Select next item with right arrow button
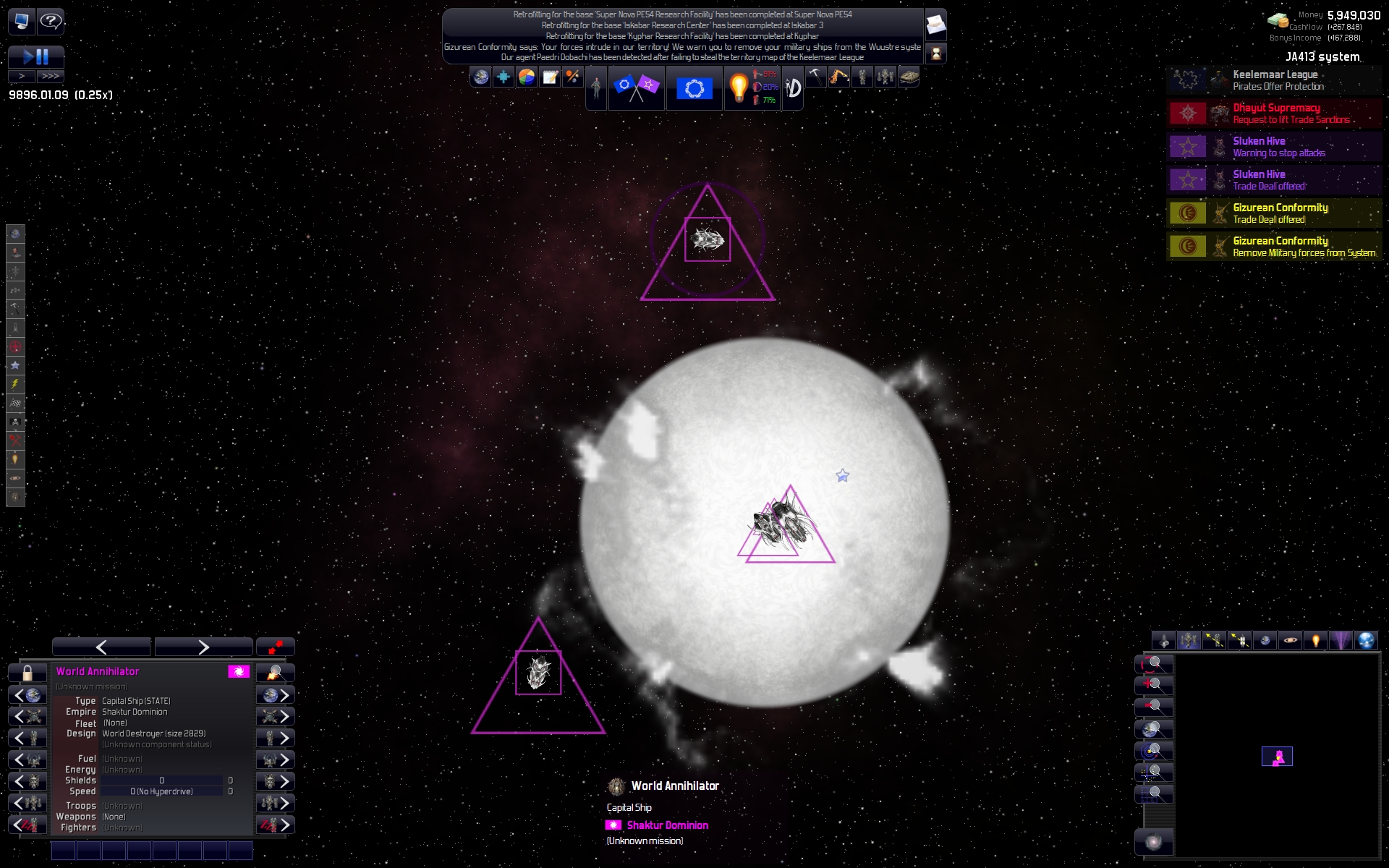Screen dimensions: 1389x868 [x=203, y=647]
